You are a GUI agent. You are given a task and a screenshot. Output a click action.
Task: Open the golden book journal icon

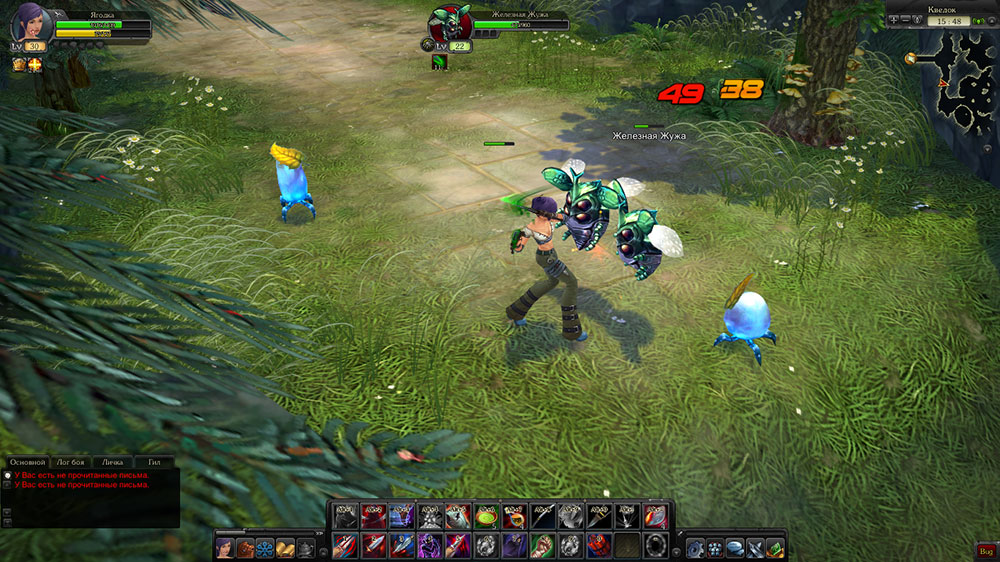pos(285,548)
